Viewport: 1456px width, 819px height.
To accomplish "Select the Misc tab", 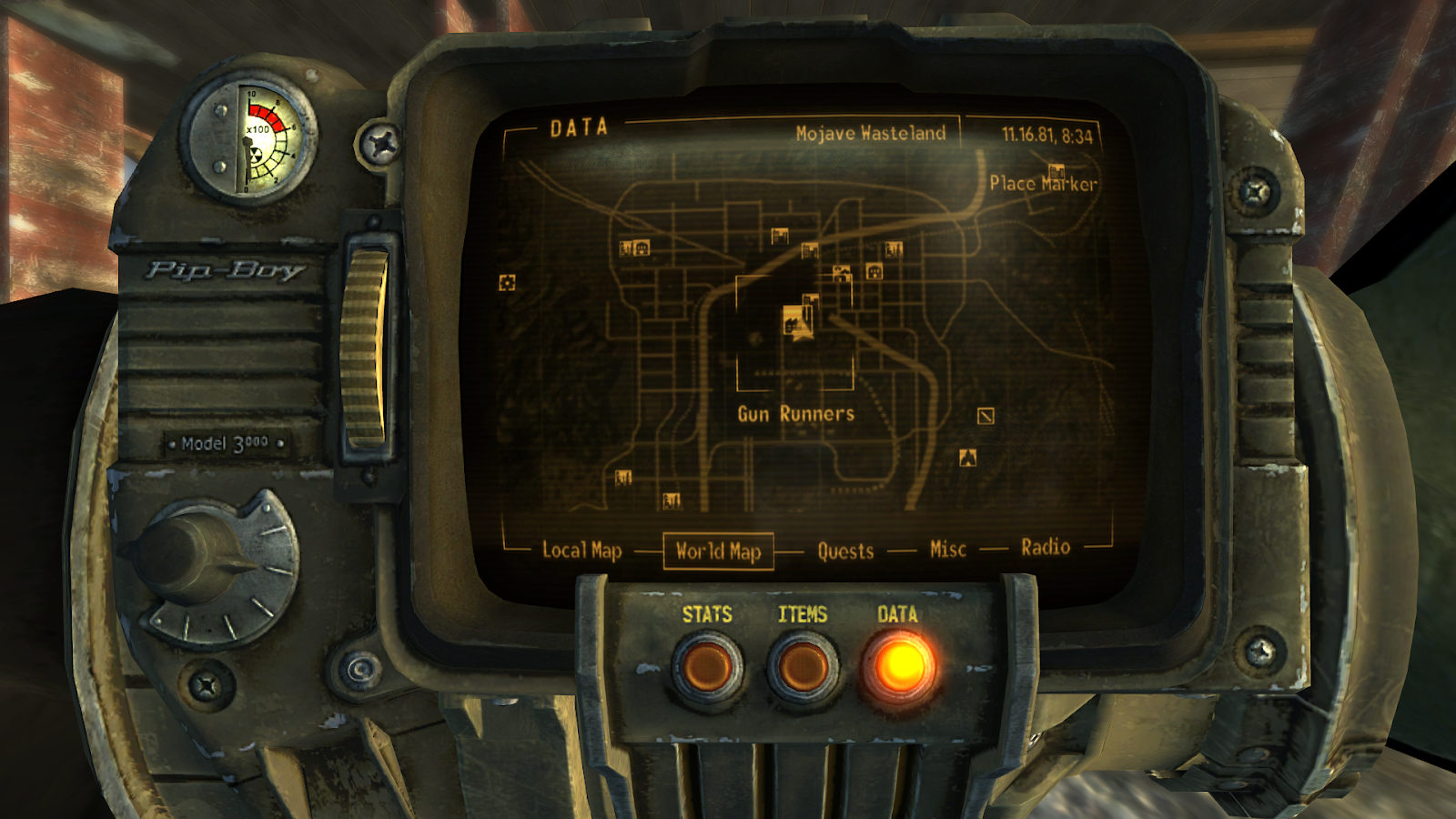I will point(946,548).
